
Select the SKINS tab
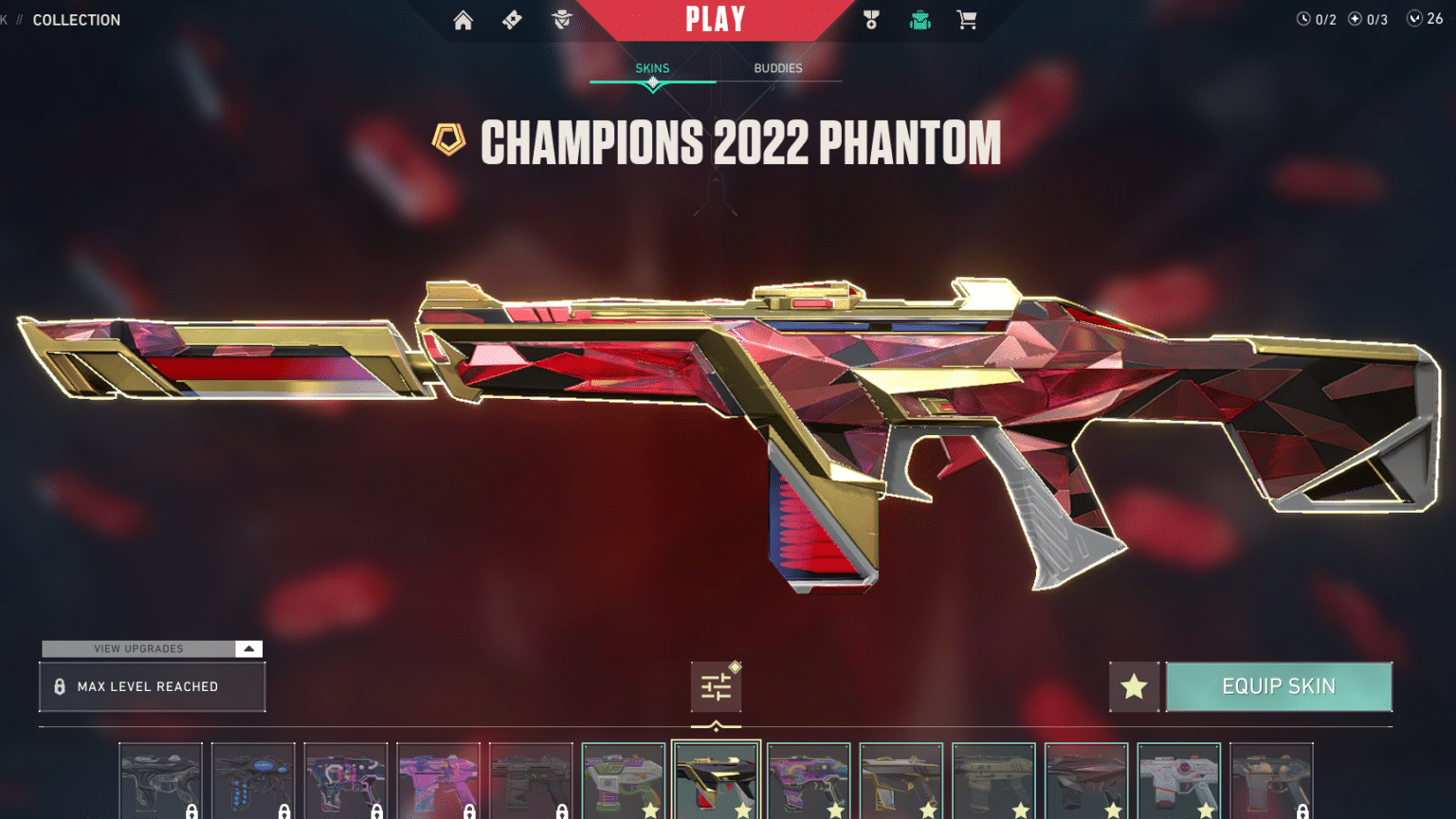tap(652, 67)
